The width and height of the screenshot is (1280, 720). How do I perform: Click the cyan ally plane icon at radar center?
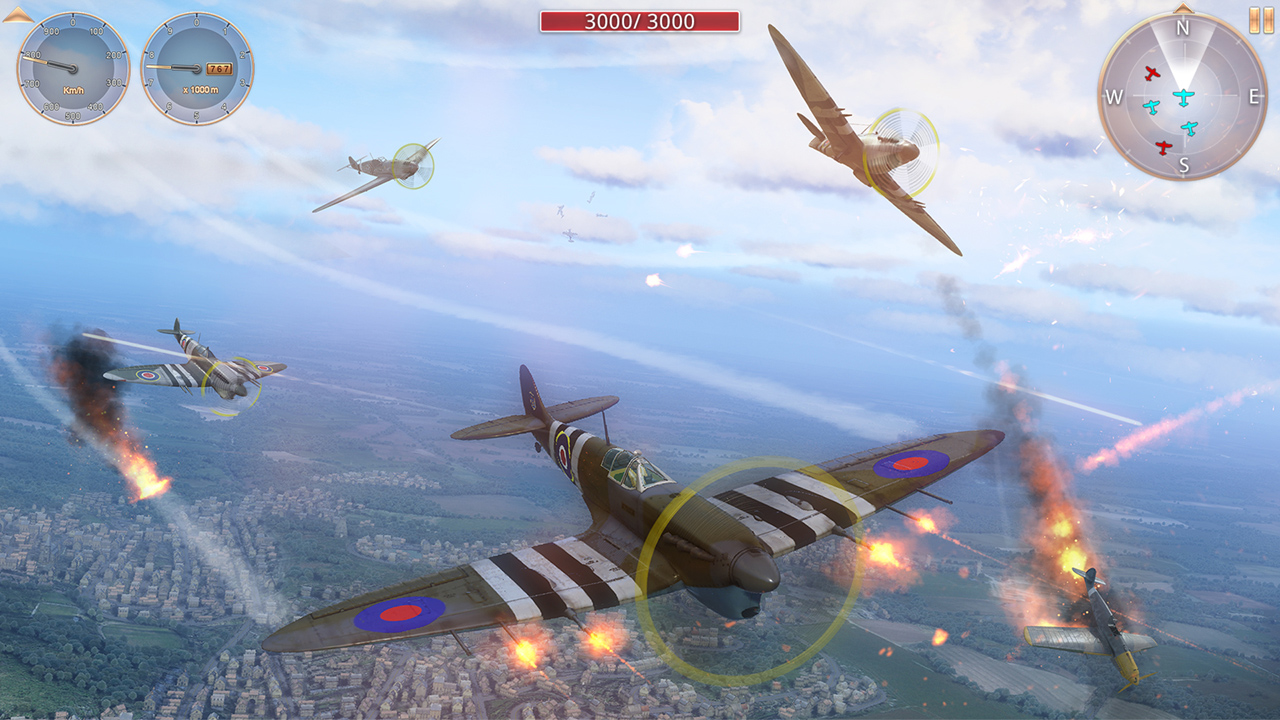pyautogui.click(x=1184, y=96)
